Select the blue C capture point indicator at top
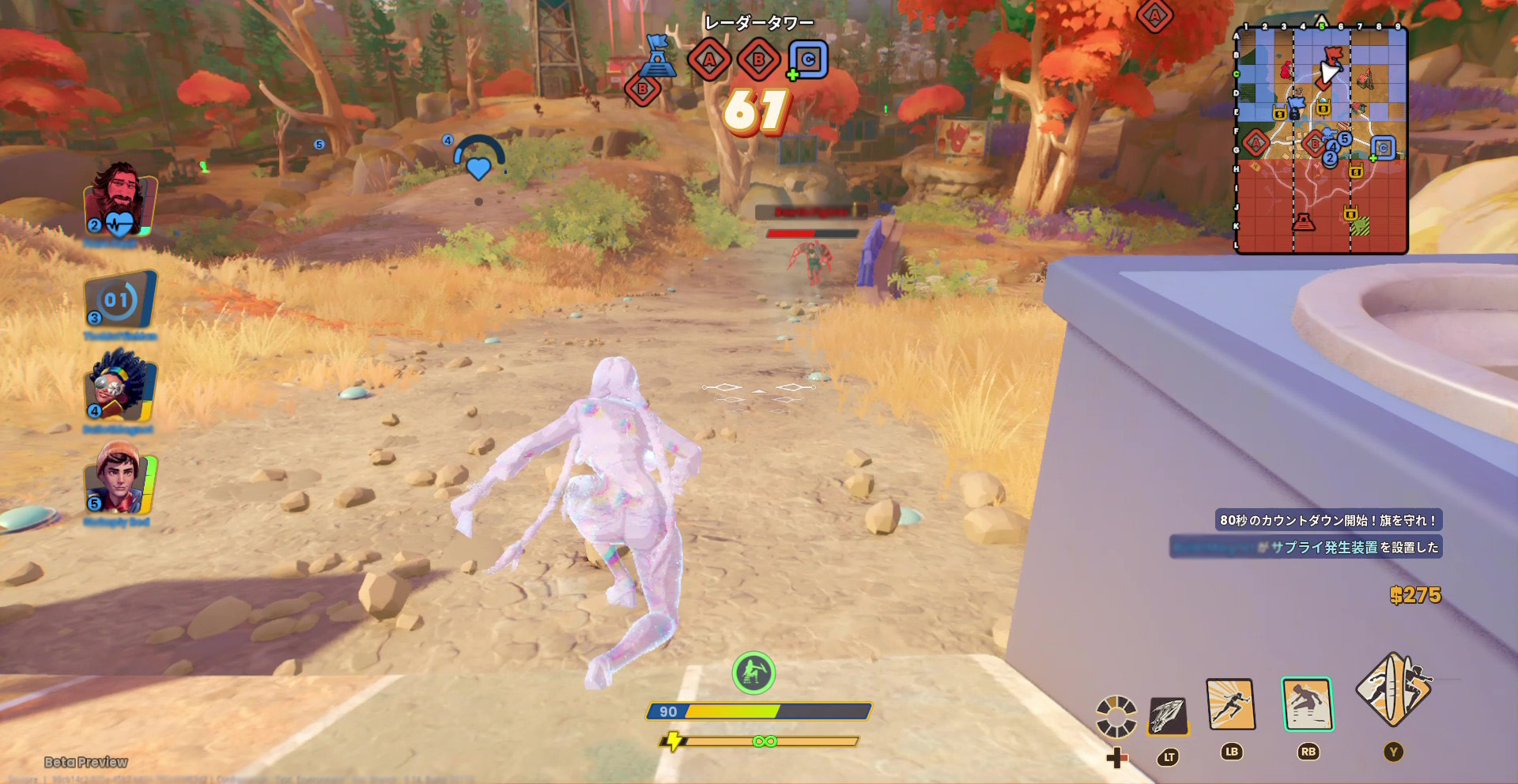This screenshot has width=1518, height=784. pyautogui.click(x=808, y=59)
